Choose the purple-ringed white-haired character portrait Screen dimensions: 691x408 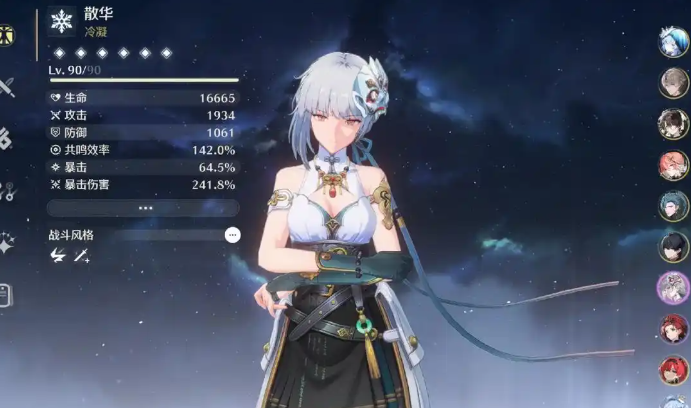pyautogui.click(x=673, y=288)
